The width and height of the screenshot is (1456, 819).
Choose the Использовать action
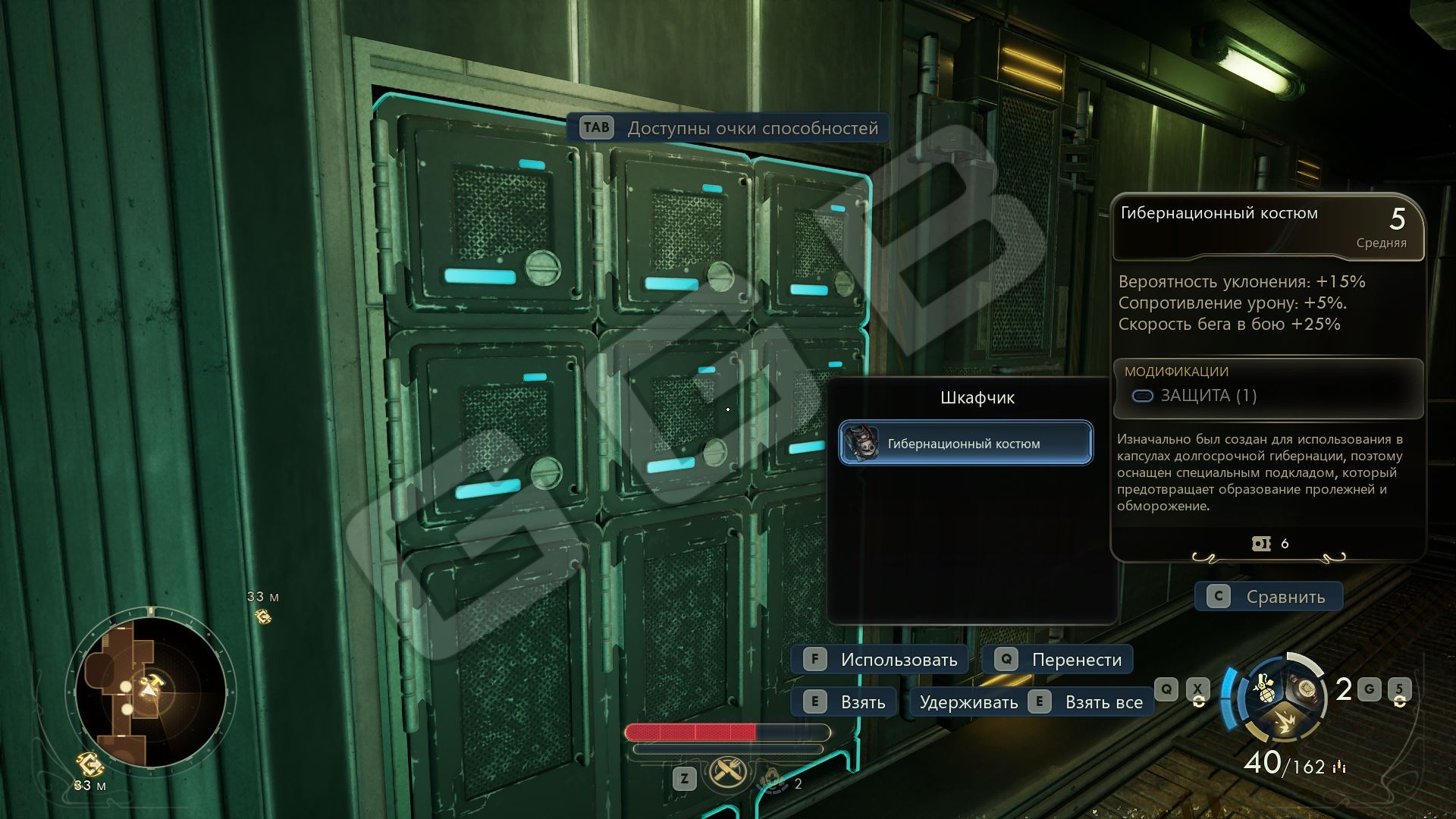(880, 660)
